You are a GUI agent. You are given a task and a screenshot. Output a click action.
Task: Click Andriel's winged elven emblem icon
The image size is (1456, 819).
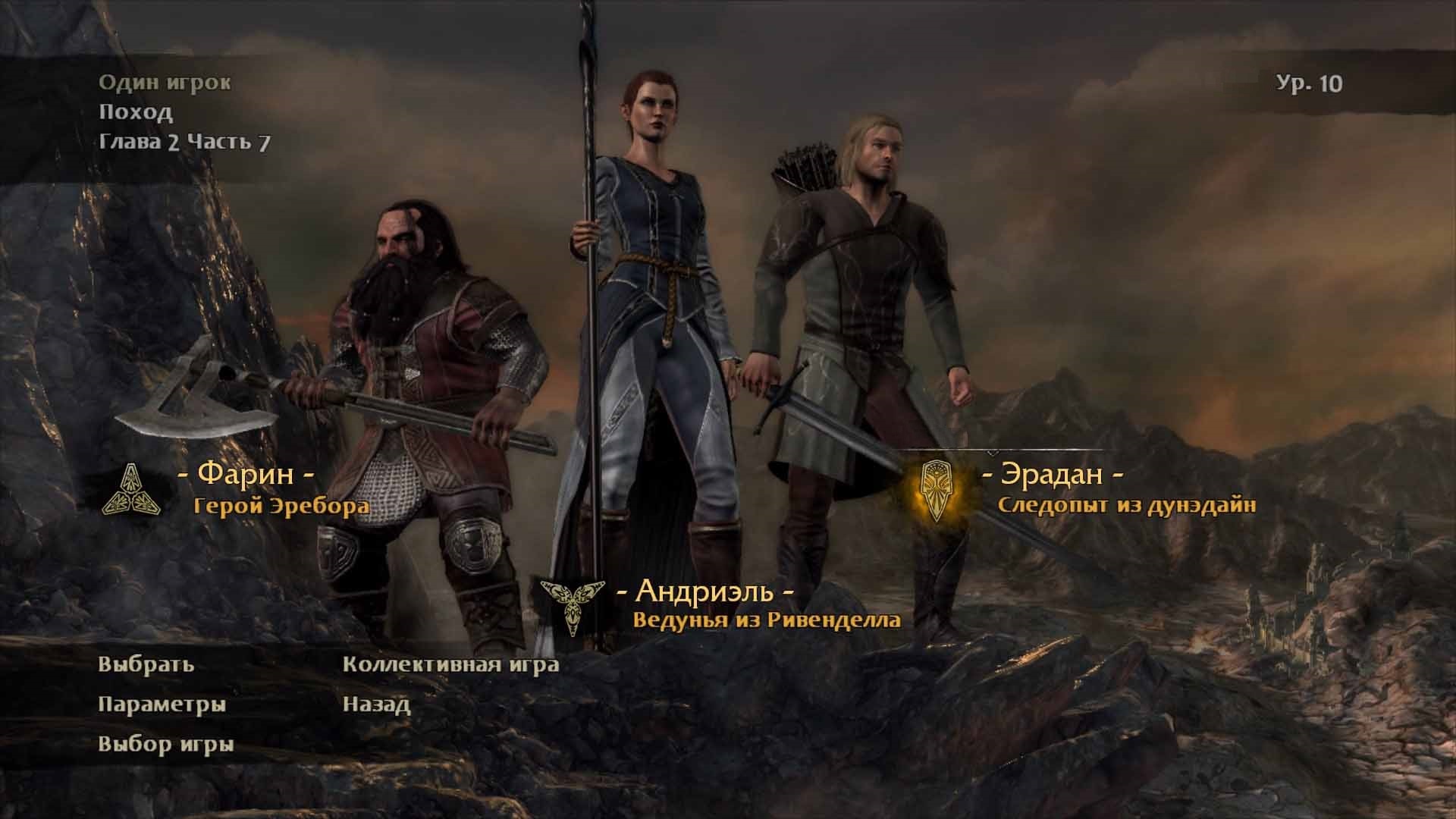572,604
